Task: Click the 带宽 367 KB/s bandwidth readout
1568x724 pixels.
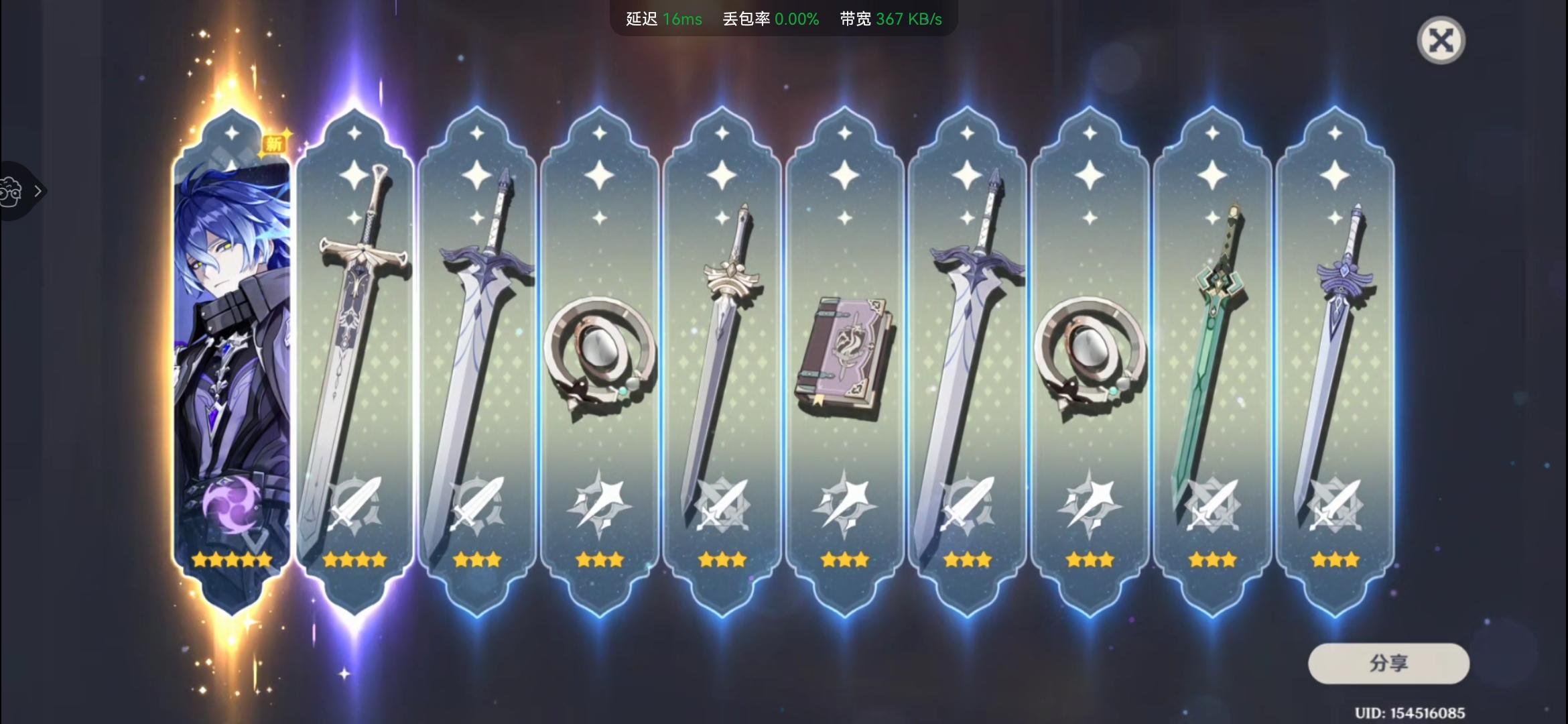Action: 891,19
